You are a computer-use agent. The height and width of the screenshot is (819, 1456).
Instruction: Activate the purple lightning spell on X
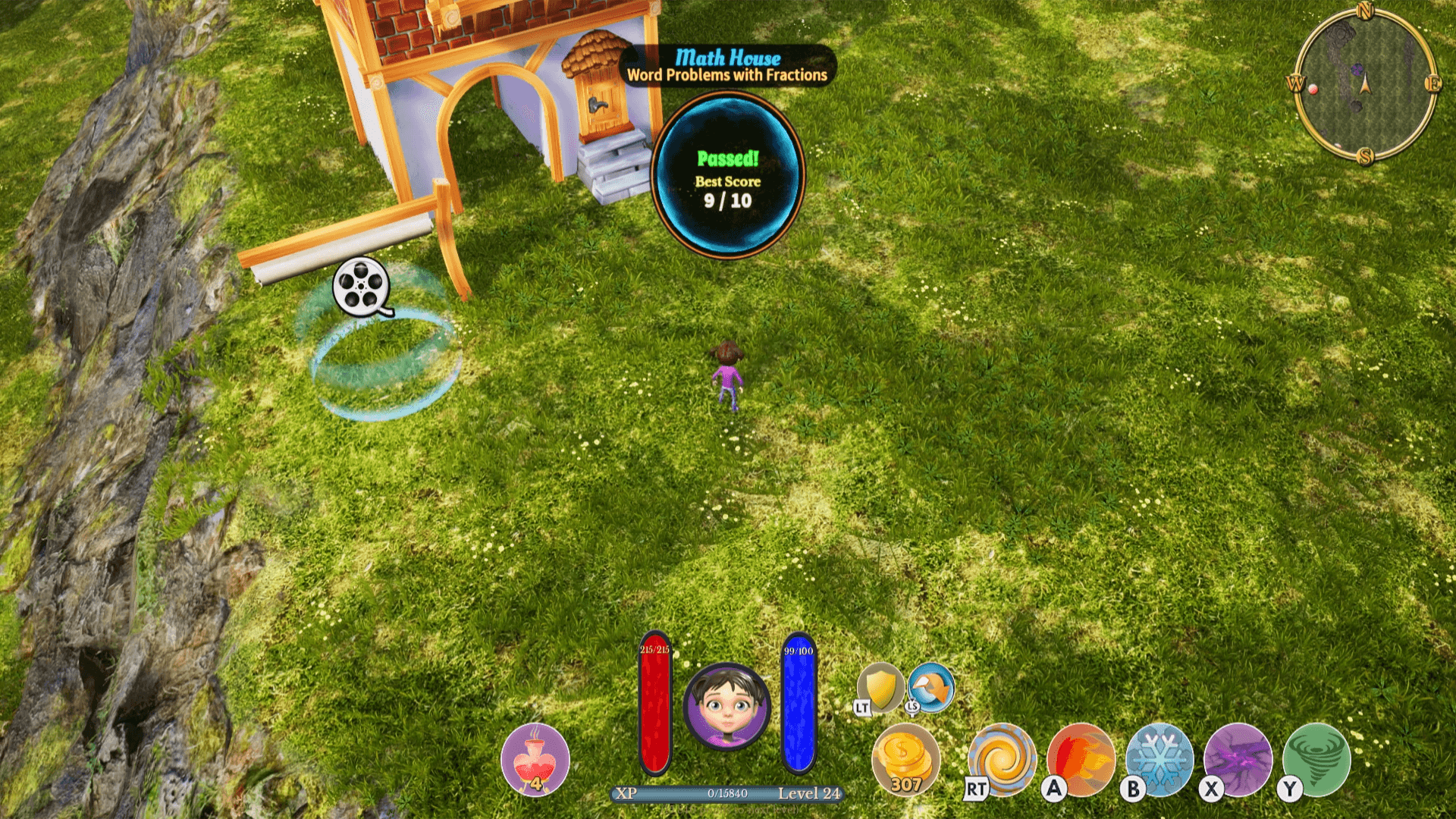point(1238,759)
